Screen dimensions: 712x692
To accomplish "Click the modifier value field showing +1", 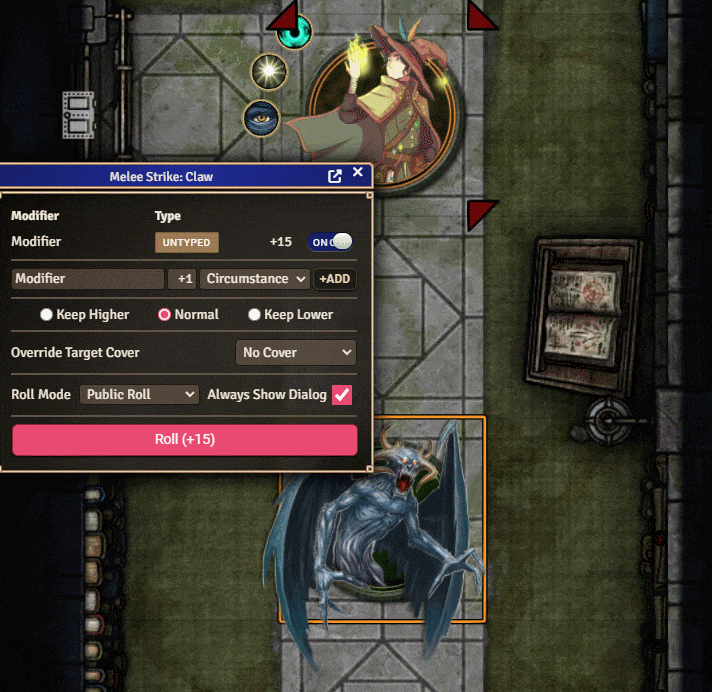I will tap(181, 279).
